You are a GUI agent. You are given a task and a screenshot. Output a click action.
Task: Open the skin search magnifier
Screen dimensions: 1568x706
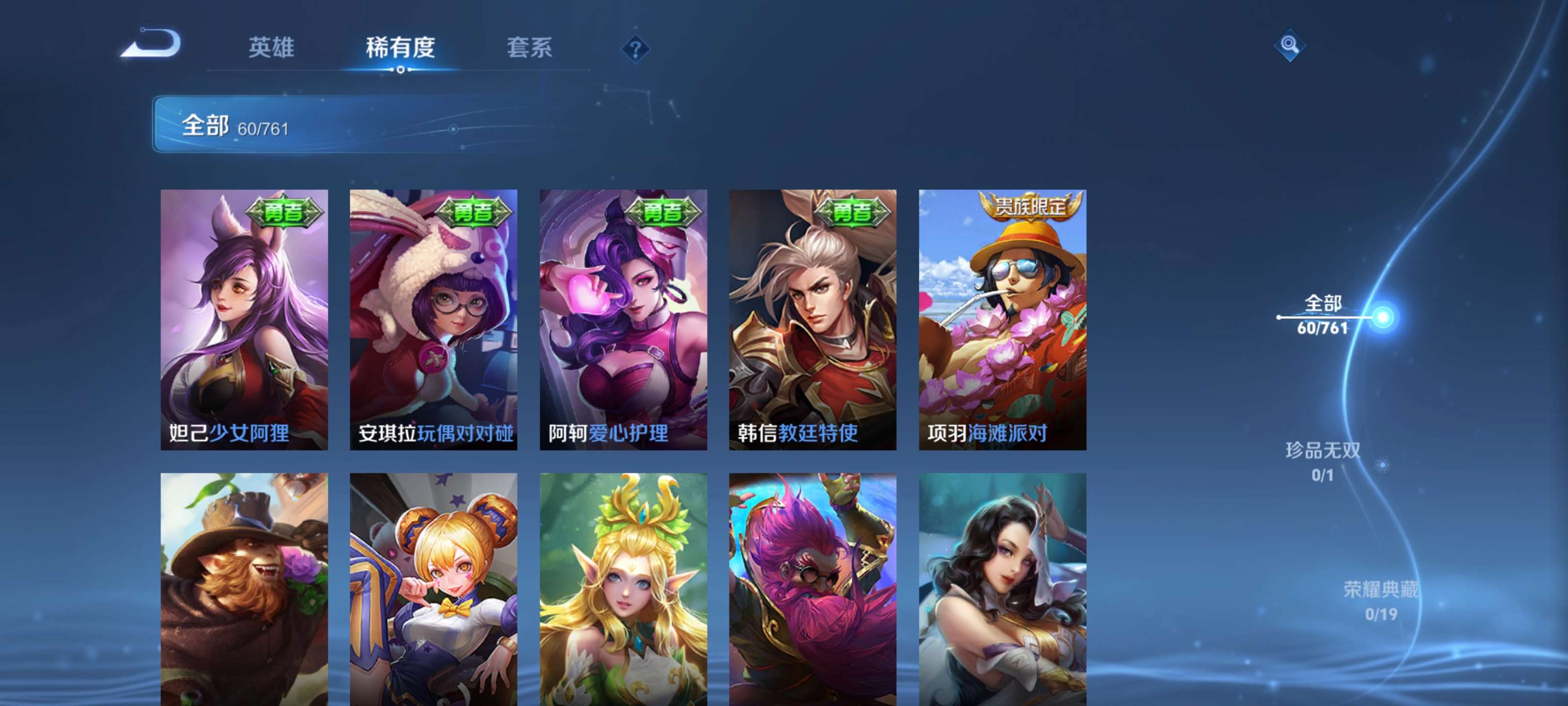click(x=1289, y=45)
